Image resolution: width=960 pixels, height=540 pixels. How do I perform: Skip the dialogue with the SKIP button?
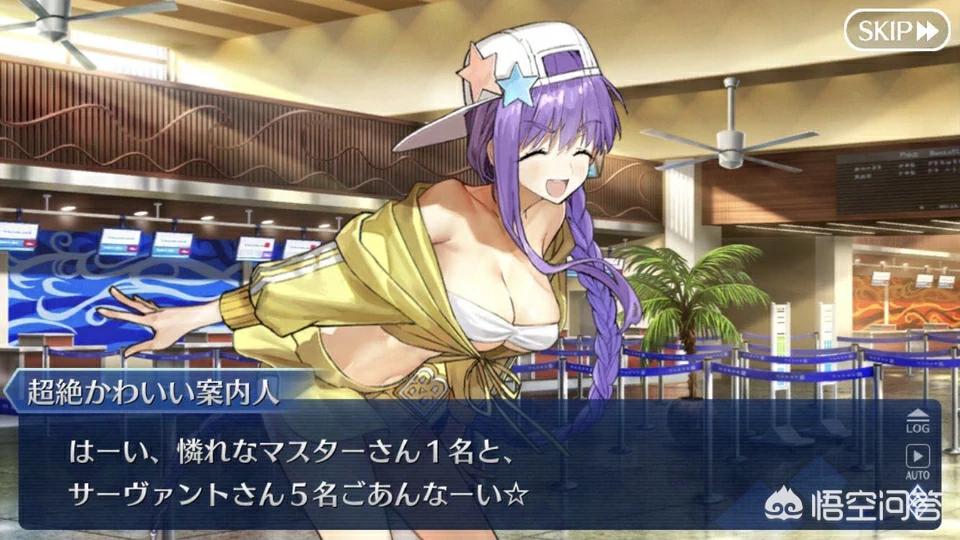896,31
